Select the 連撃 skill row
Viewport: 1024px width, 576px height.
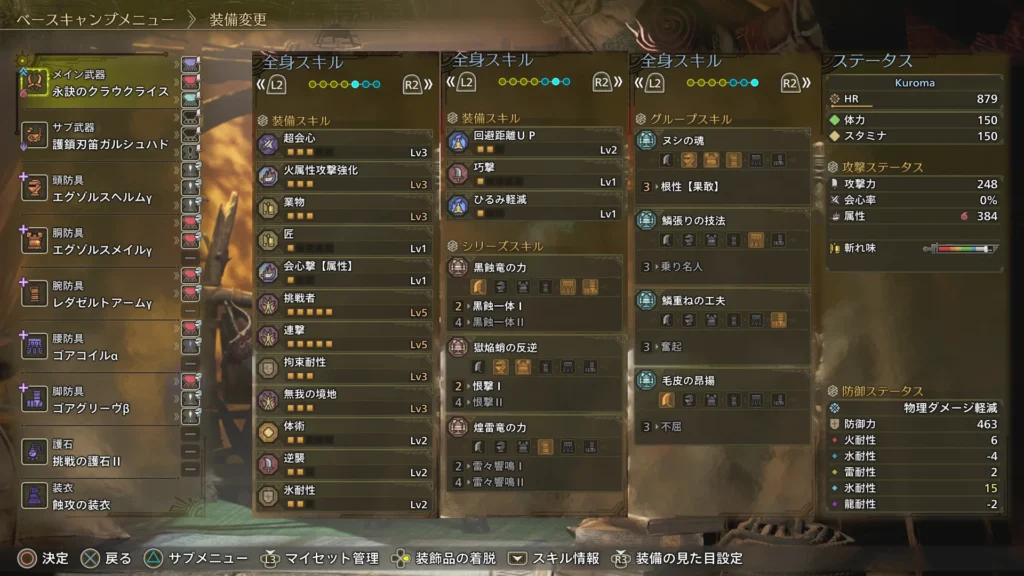[x=345, y=336]
